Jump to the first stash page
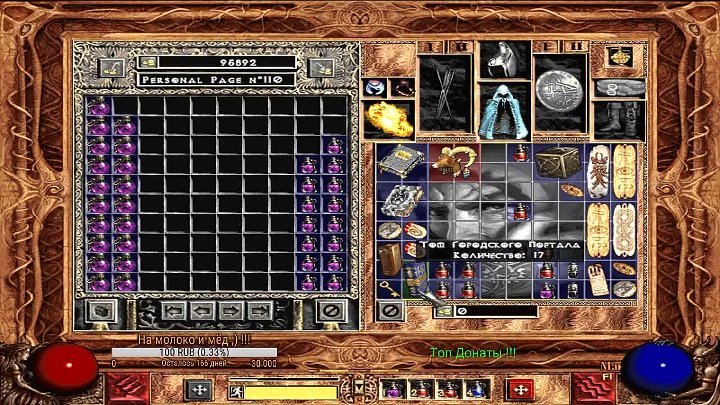The image size is (720, 405). 173,311
